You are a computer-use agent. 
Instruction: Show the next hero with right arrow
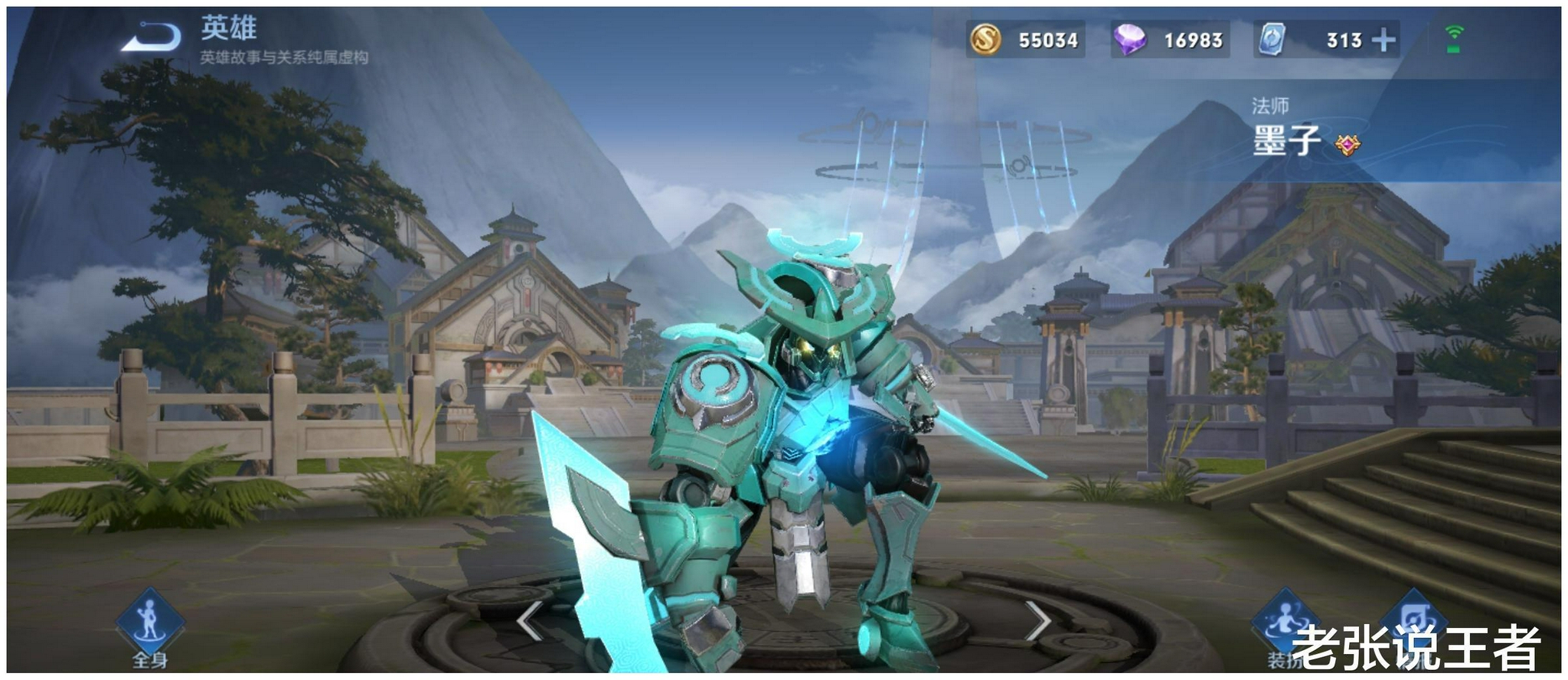point(1037,620)
